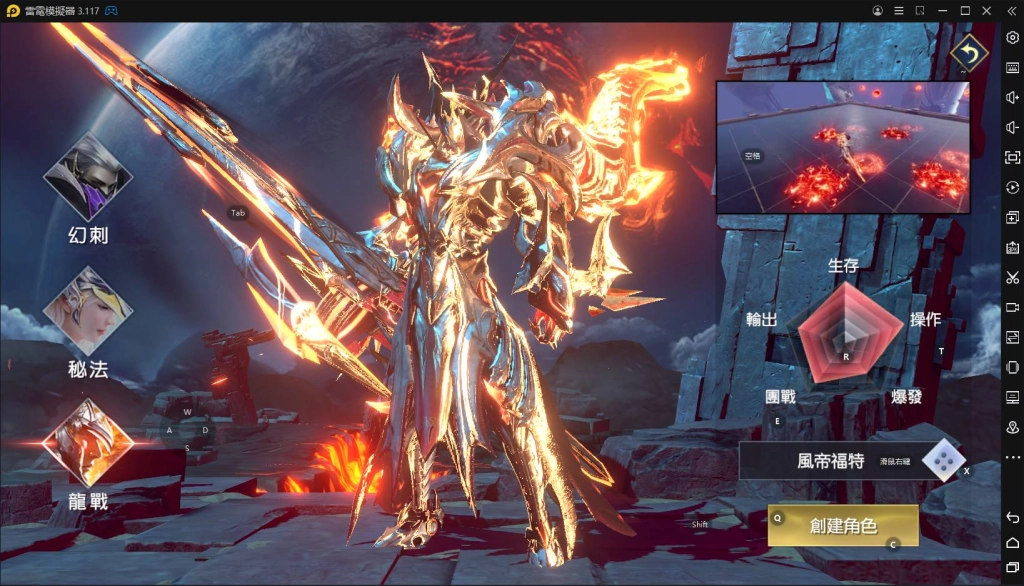Click the pentagon class stats chart

coord(845,333)
